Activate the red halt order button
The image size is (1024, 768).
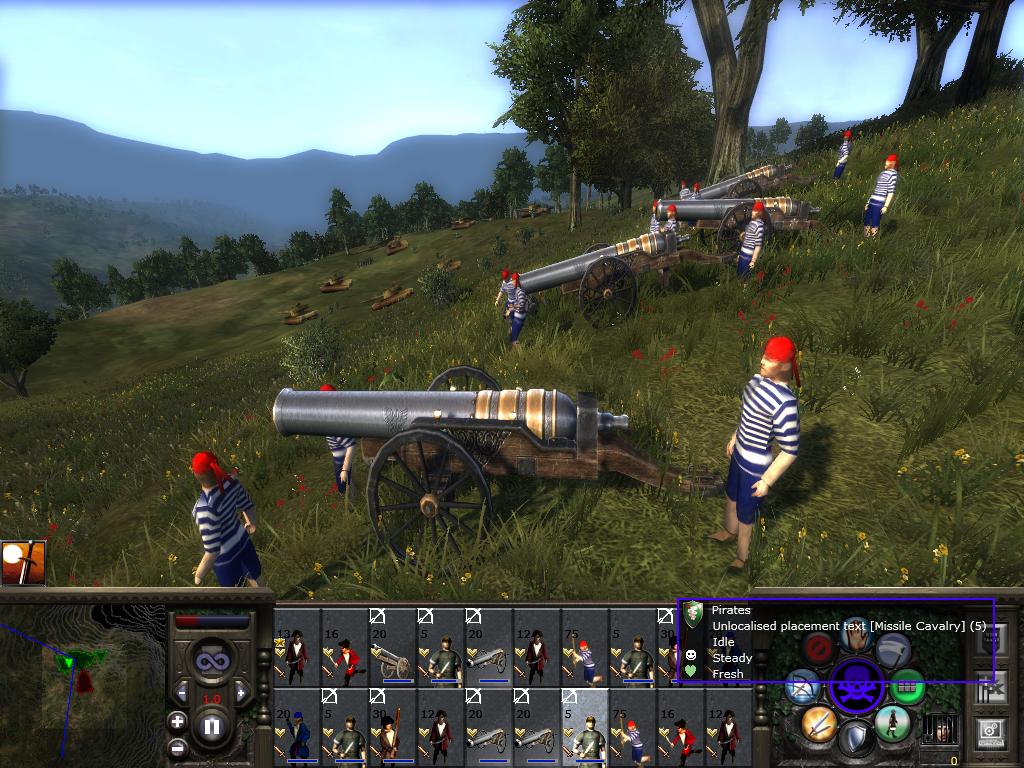point(819,650)
